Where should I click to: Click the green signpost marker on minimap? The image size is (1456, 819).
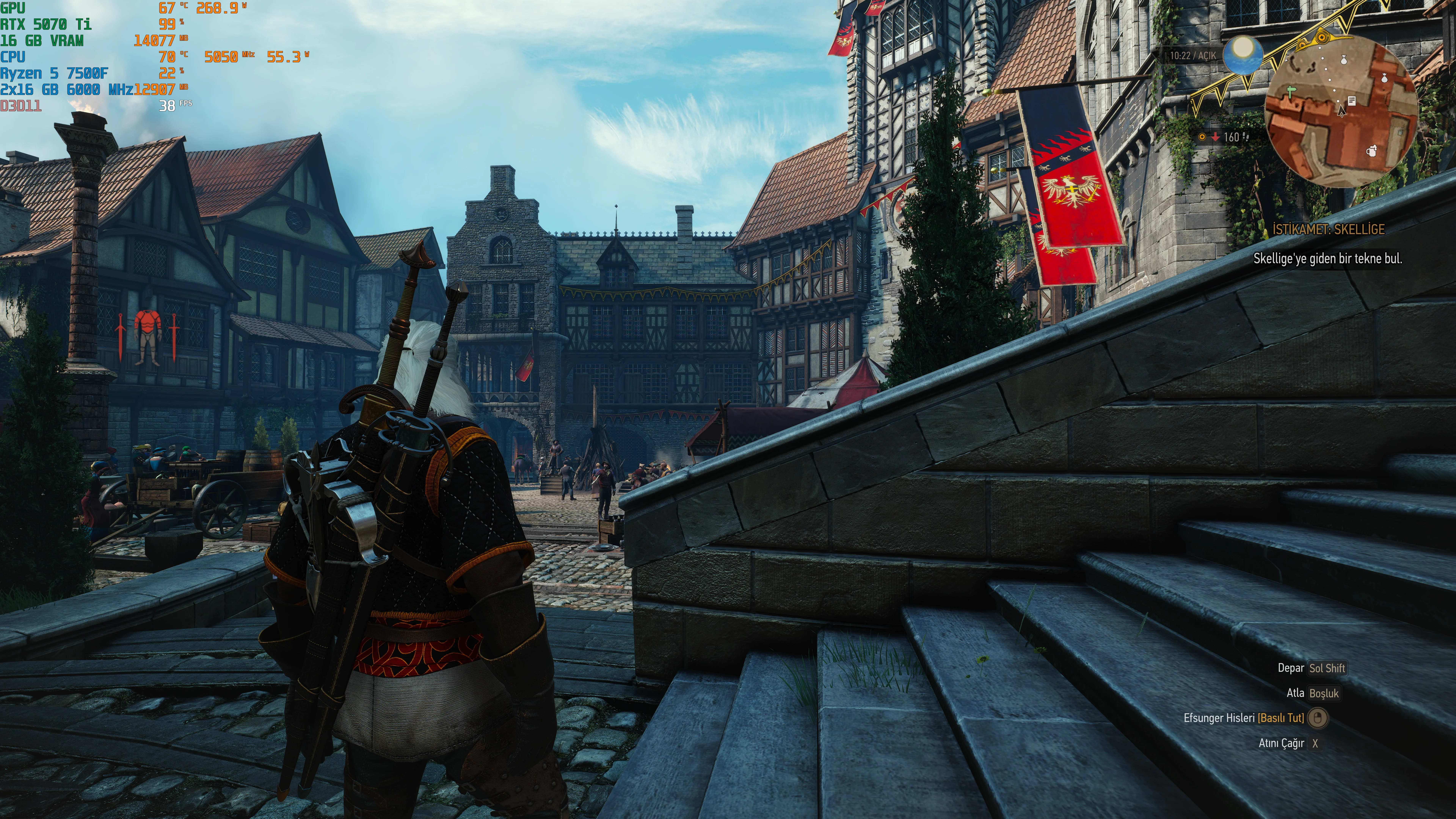(x=1291, y=91)
